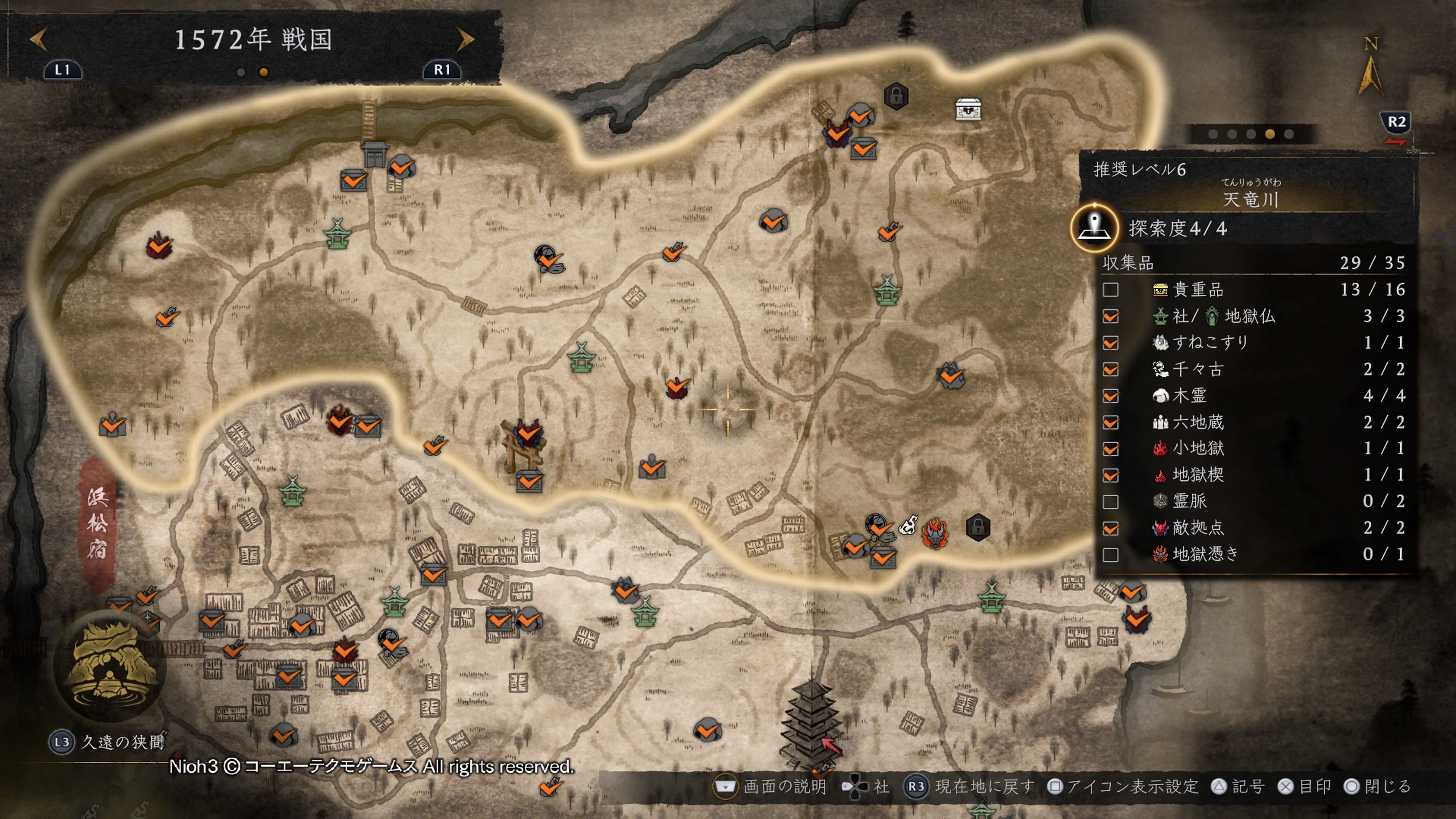
Task: Go to the next era with right arrow
Action: tap(465, 39)
